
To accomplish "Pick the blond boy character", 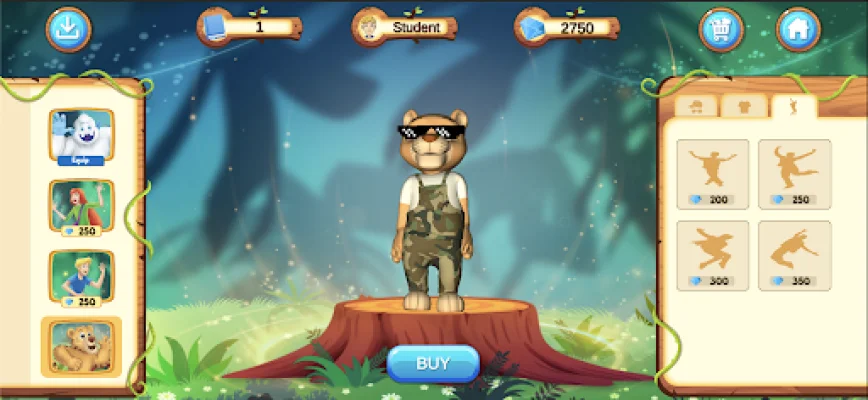I will pyautogui.click(x=81, y=277).
